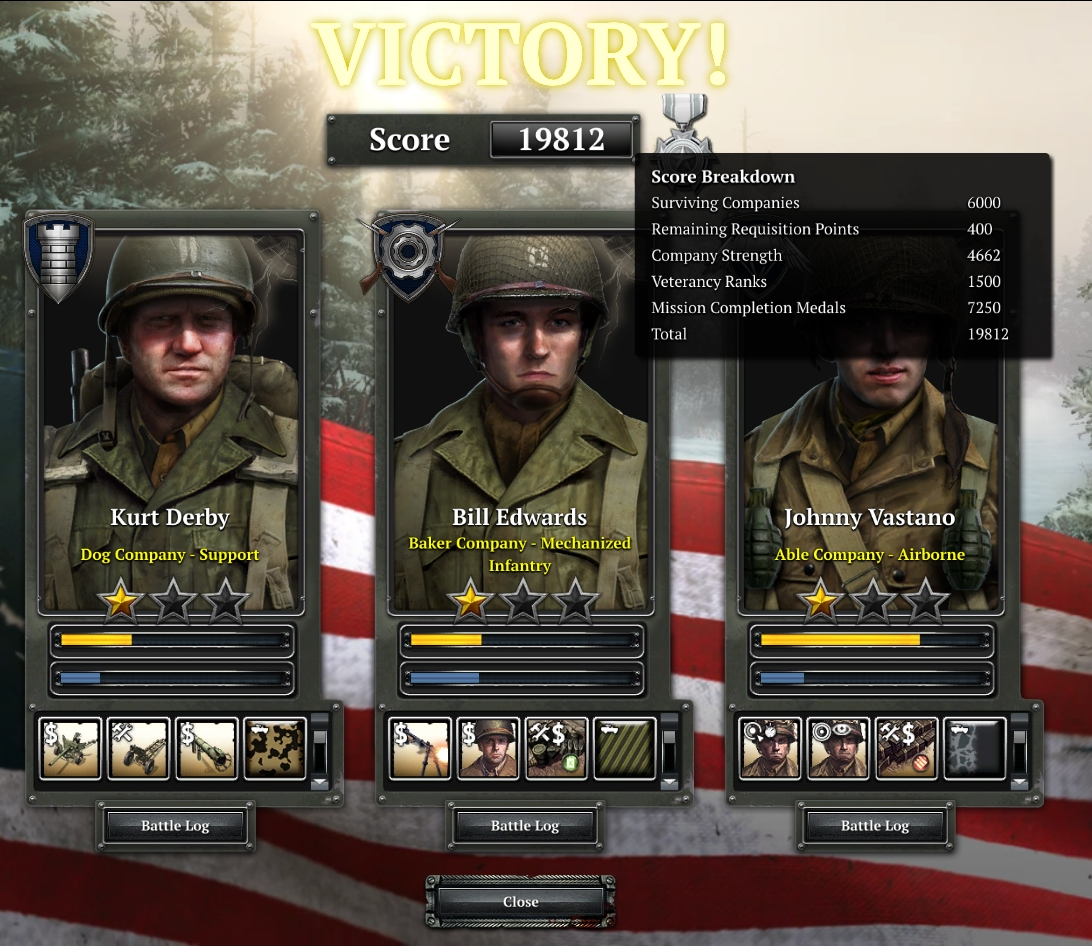Show Johnny Vastano's Battle Log

(x=875, y=826)
